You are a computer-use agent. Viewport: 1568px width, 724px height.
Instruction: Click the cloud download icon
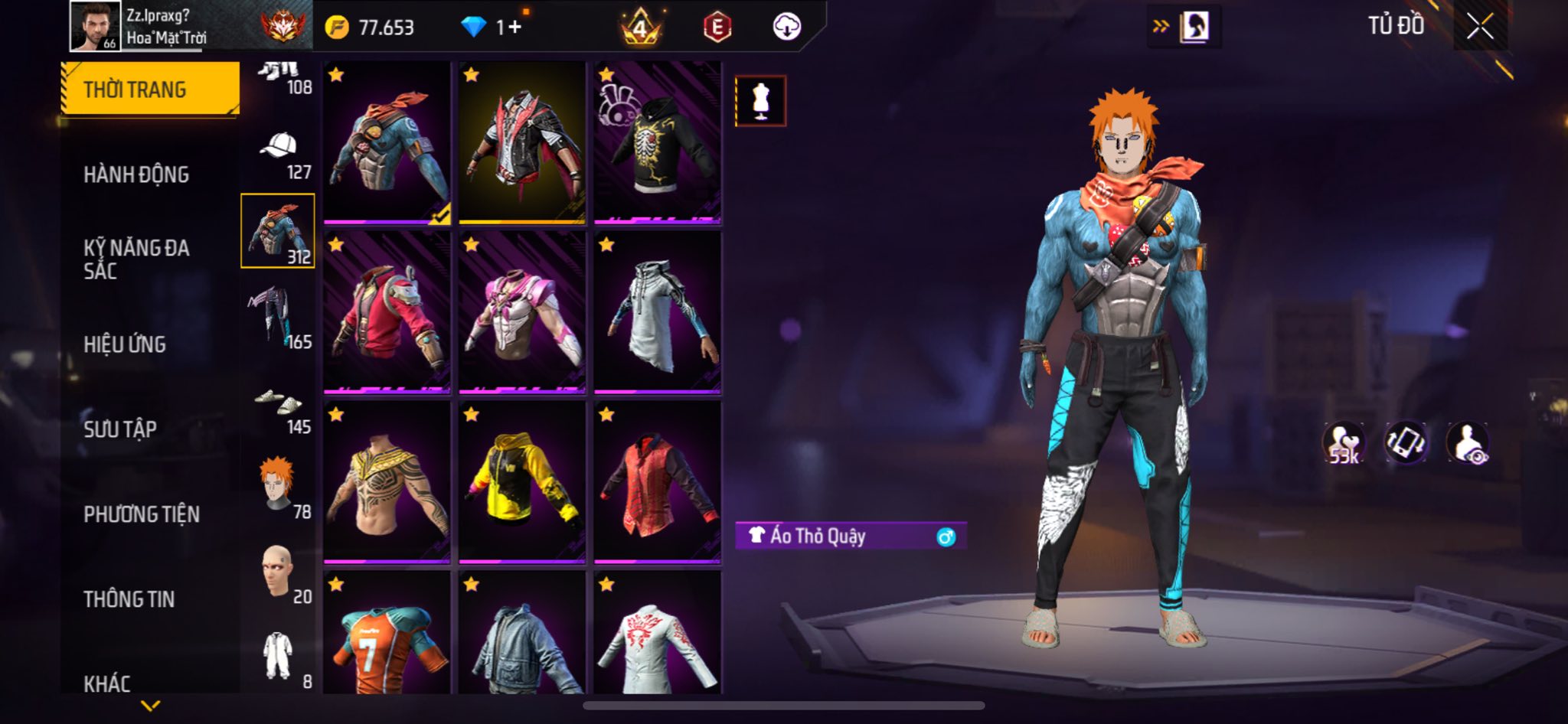click(x=786, y=28)
